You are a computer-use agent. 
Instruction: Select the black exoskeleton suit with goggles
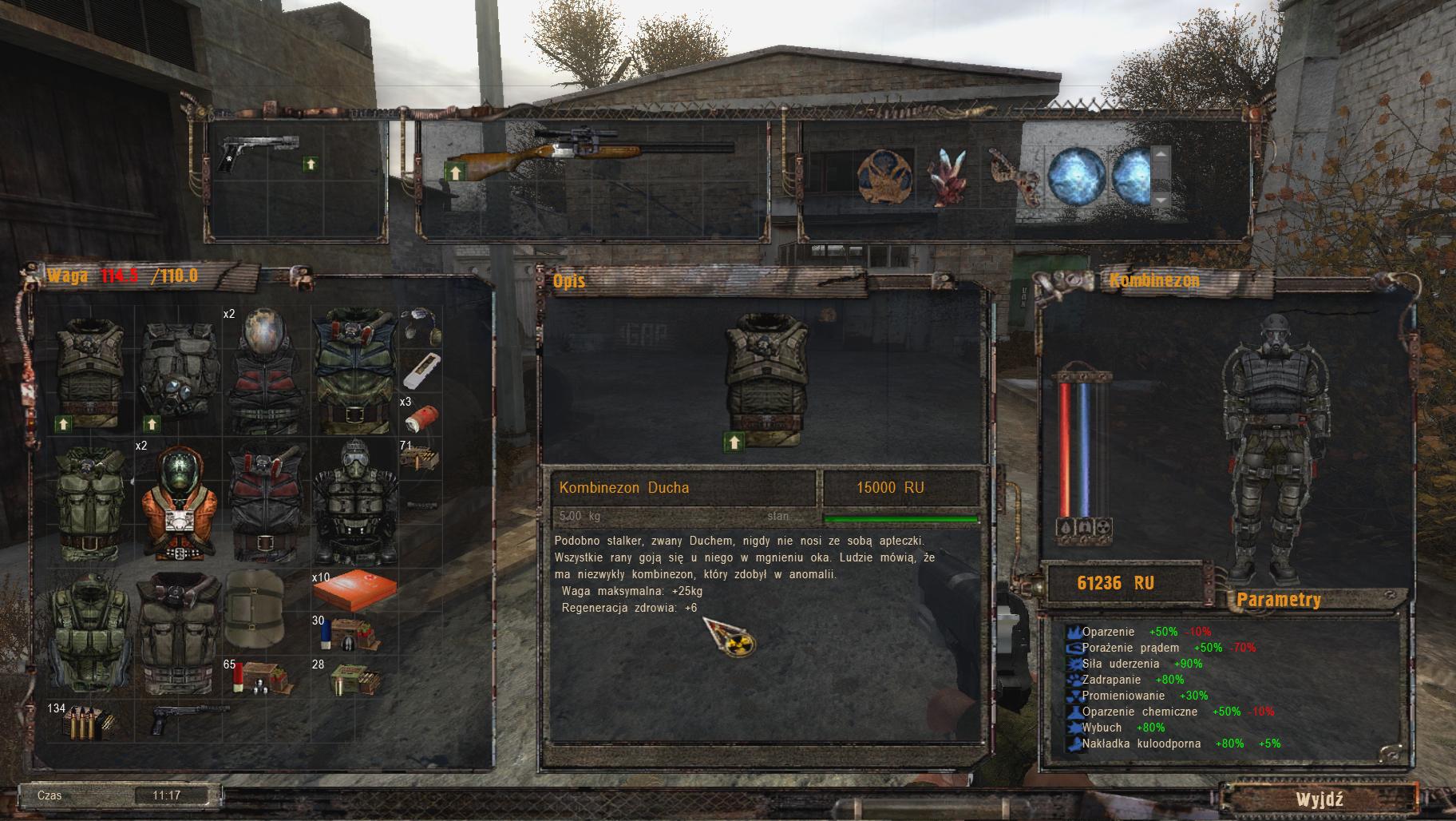coord(354,501)
